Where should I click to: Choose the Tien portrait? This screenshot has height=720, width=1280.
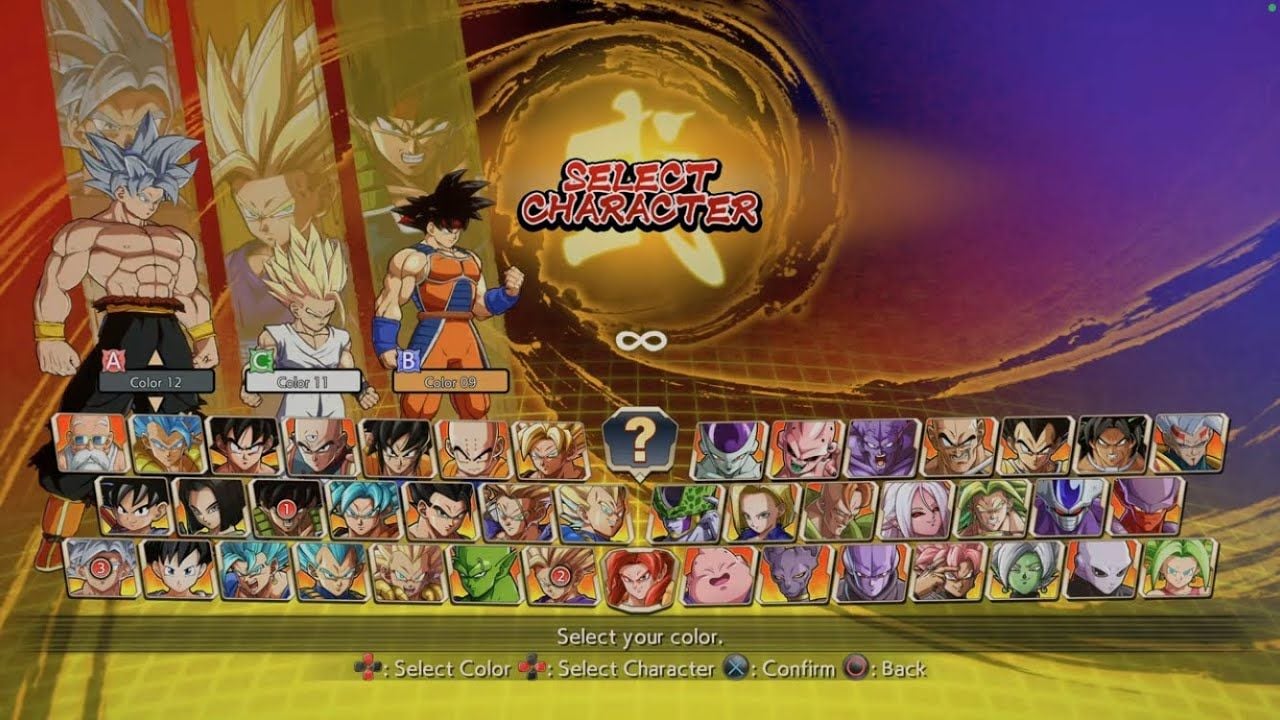point(321,446)
